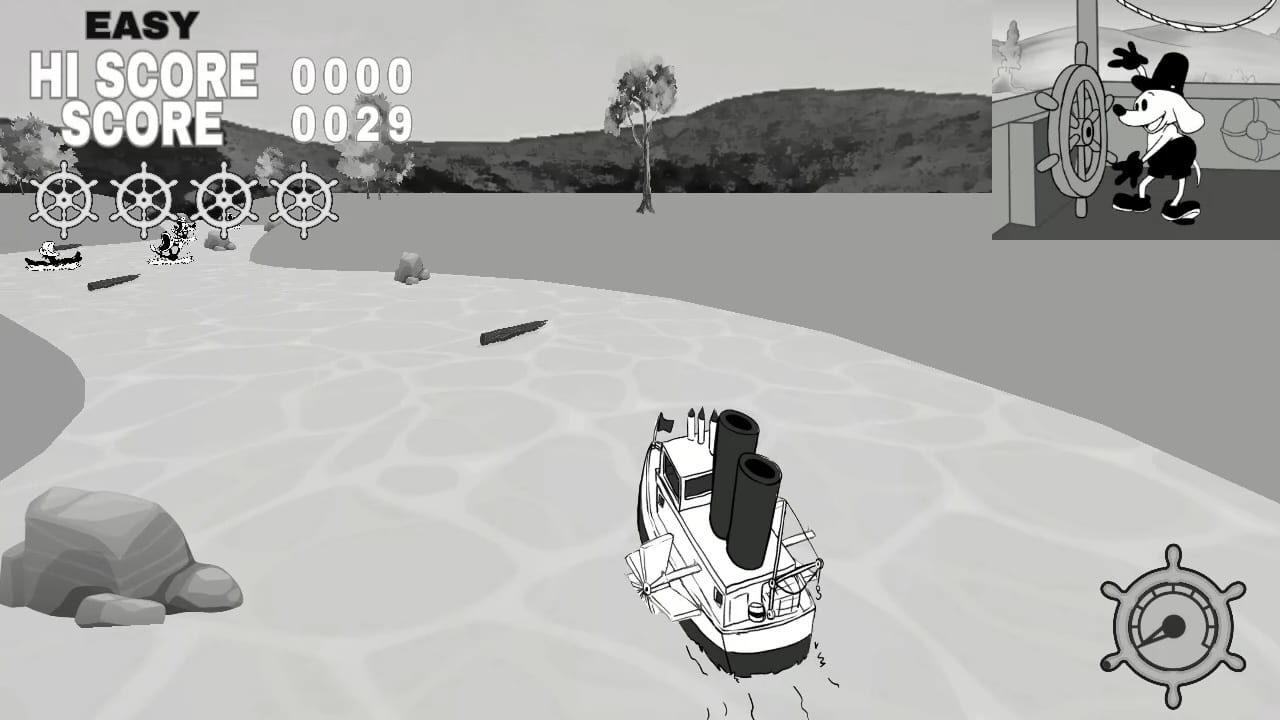The height and width of the screenshot is (720, 1280).
Task: Click the fourth ship wheel life icon
Action: click(303, 198)
